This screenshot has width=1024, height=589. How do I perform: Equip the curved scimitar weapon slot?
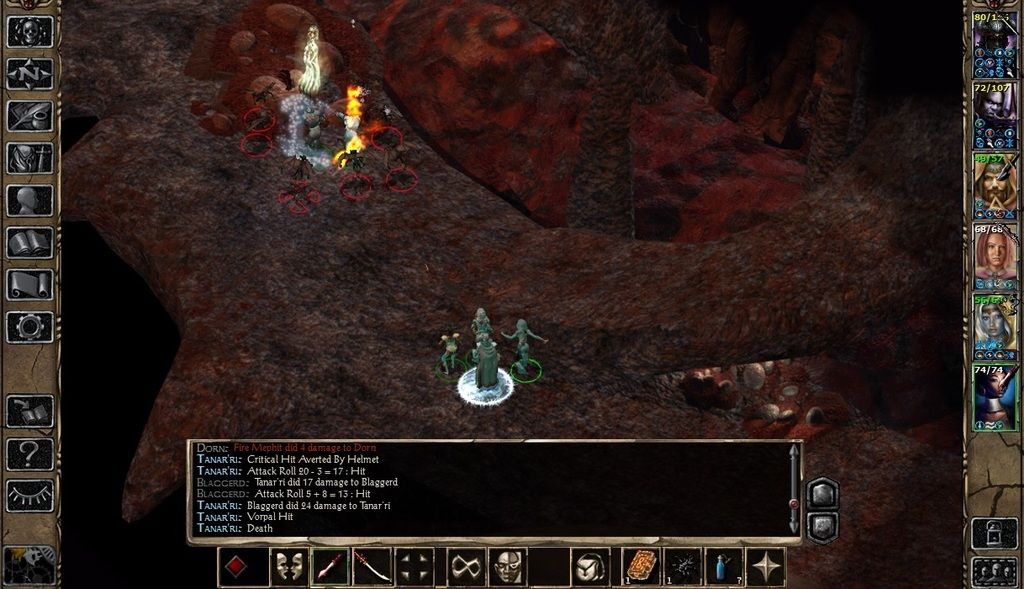coord(372,567)
